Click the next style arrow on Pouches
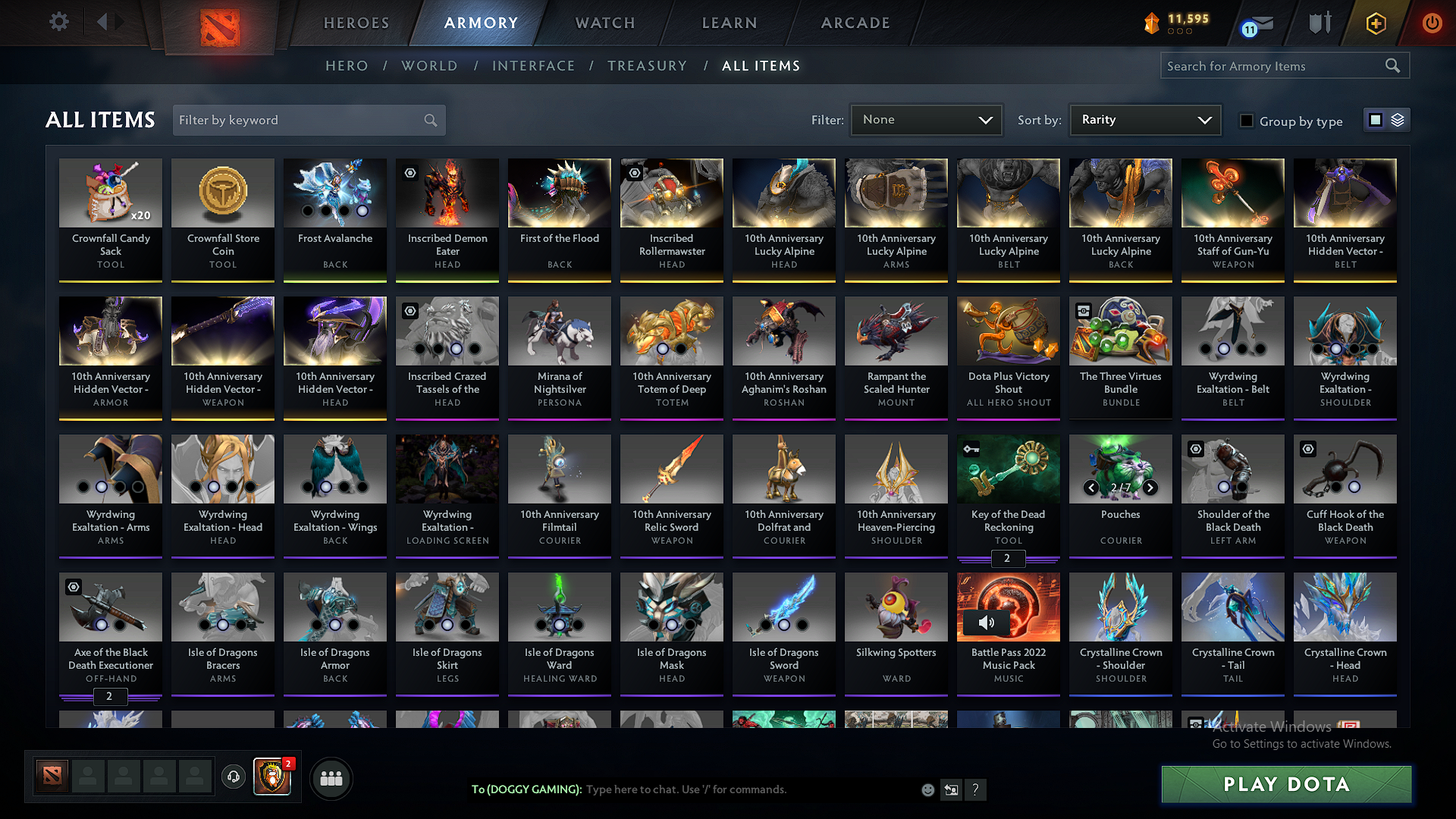This screenshot has height=819, width=1456. tap(1150, 488)
